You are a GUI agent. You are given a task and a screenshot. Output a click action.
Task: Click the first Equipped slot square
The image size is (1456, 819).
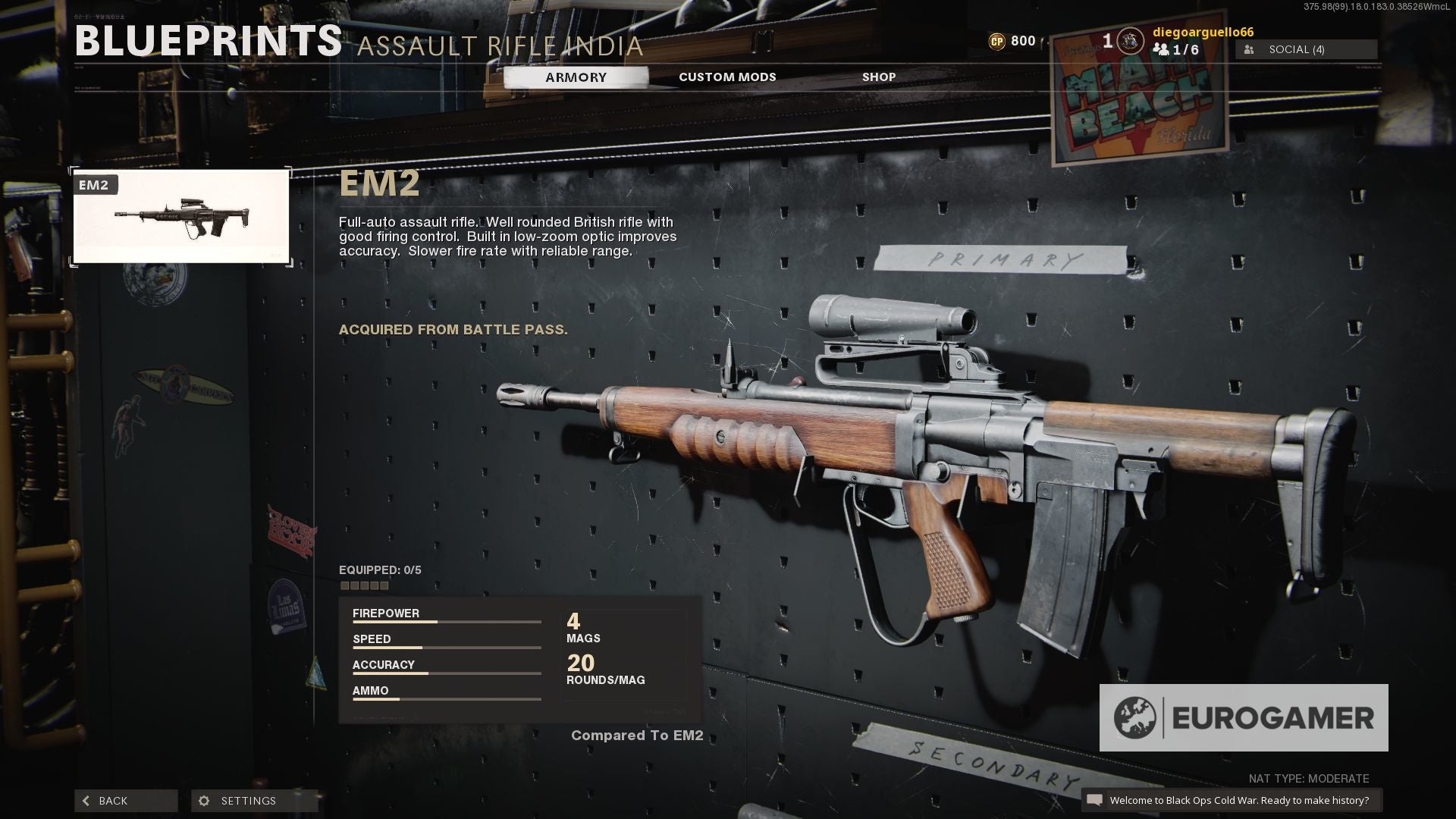pos(347,585)
